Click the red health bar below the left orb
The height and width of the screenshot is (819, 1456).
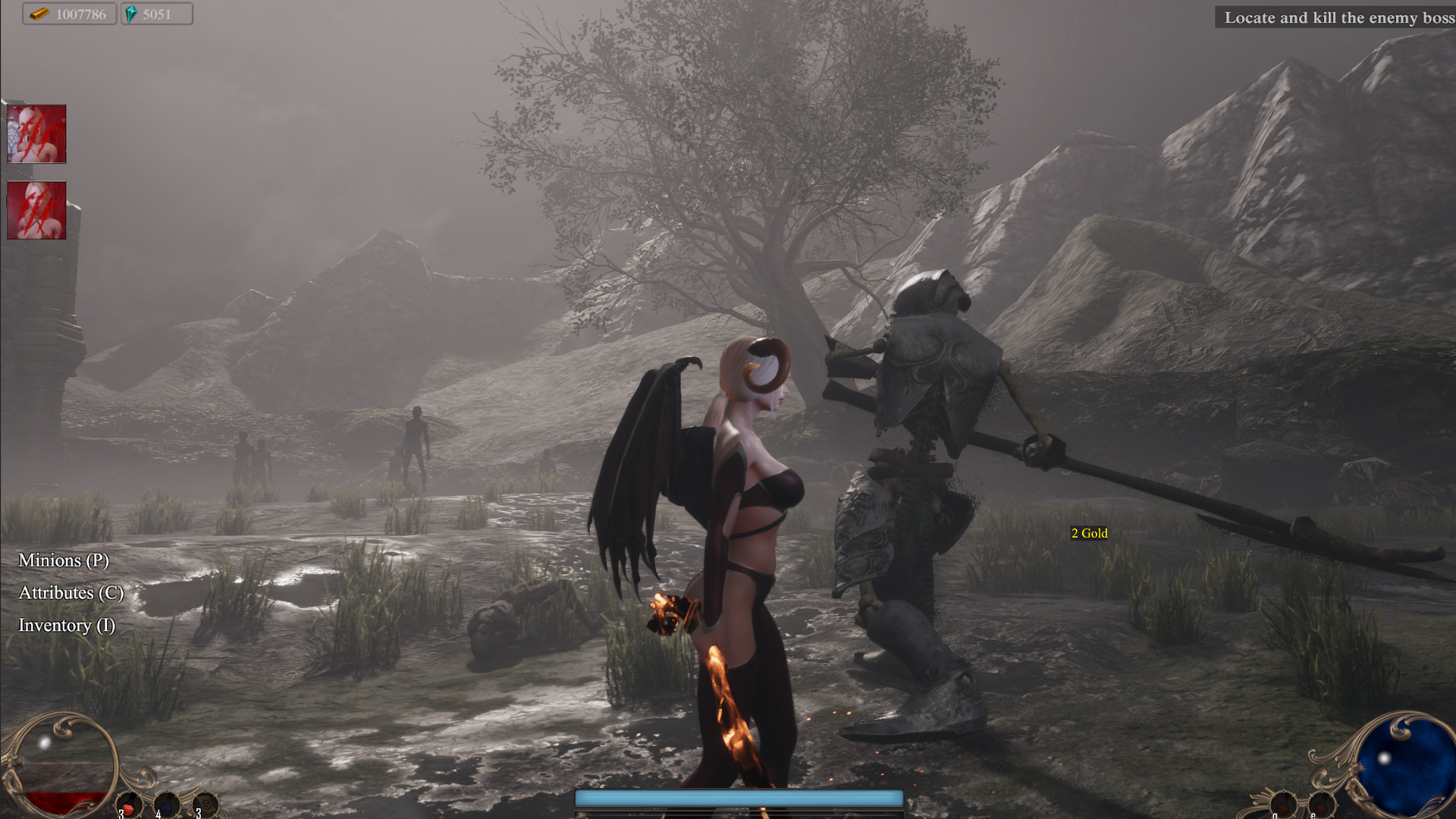point(64,802)
